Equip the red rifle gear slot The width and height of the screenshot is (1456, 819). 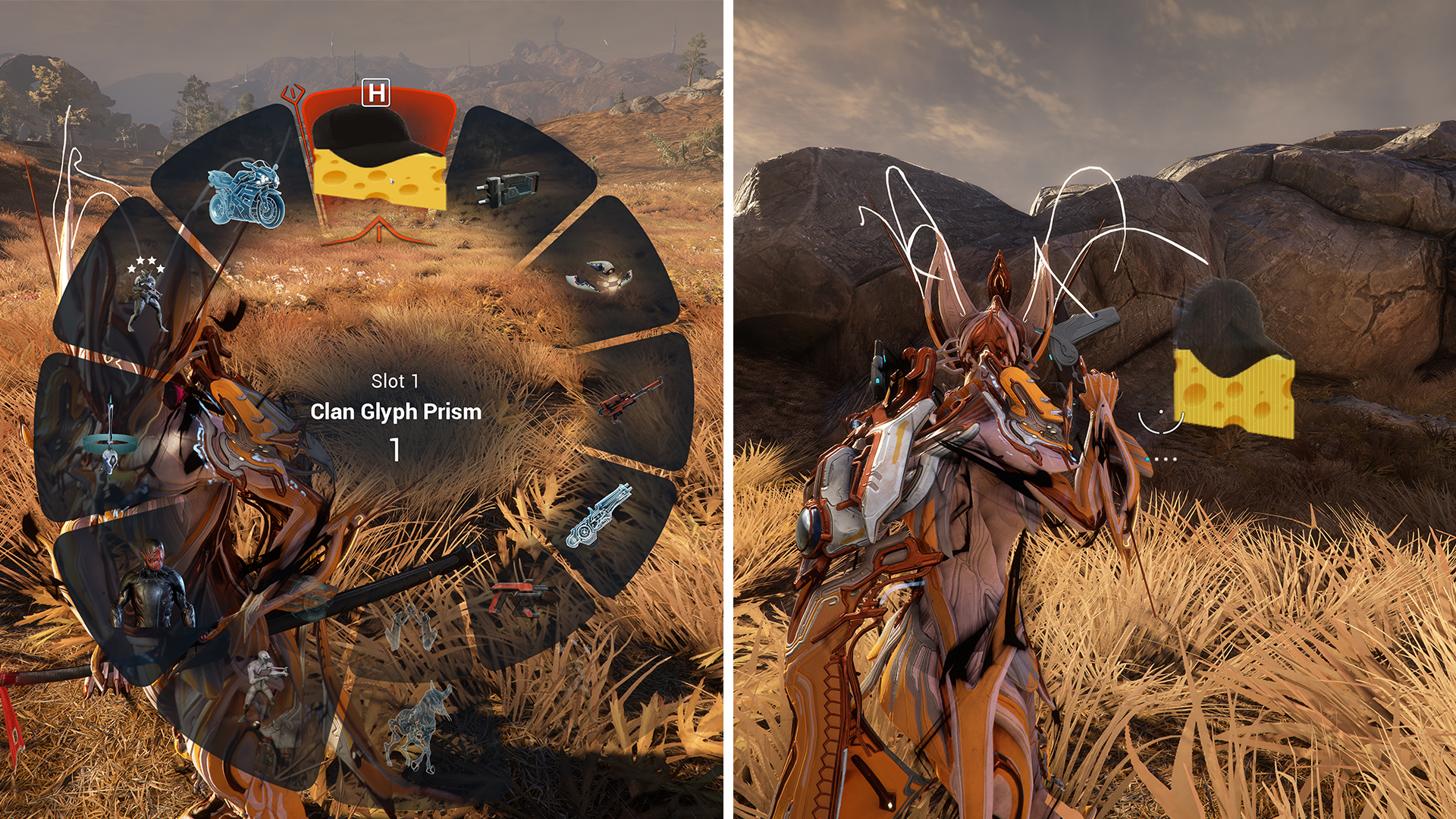(629, 399)
